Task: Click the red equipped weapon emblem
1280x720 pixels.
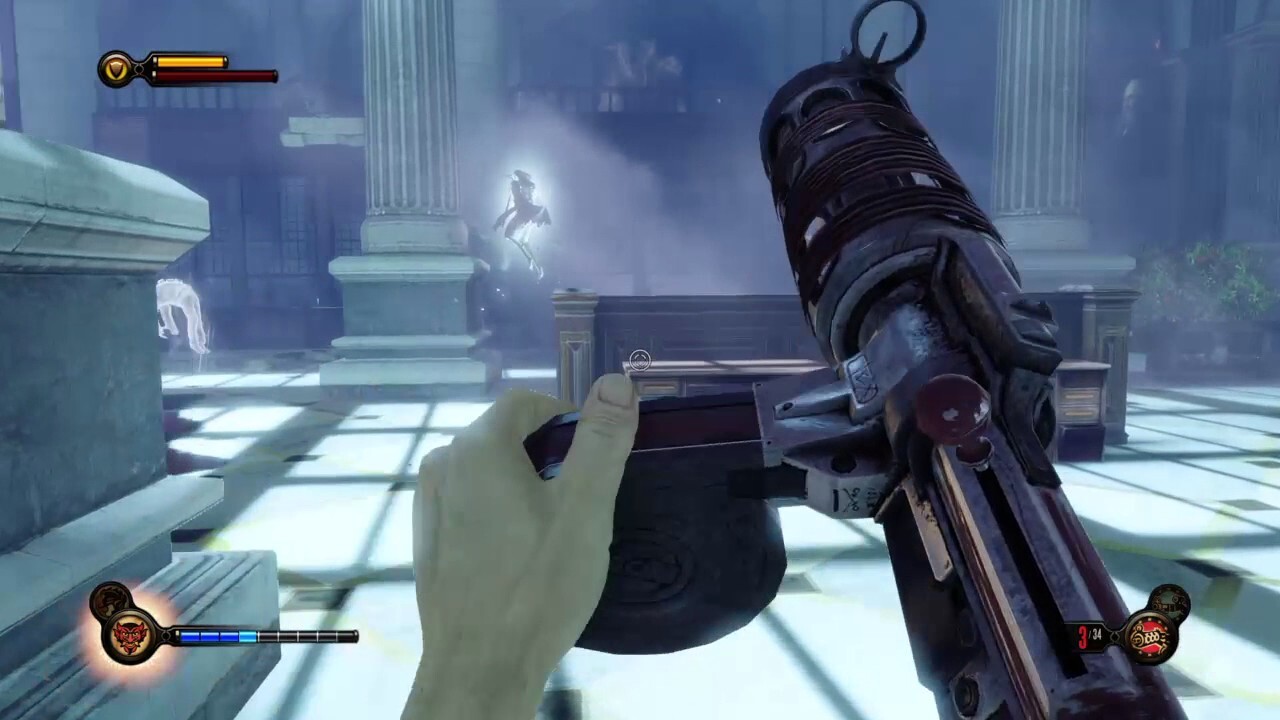Action: coord(1149,636)
